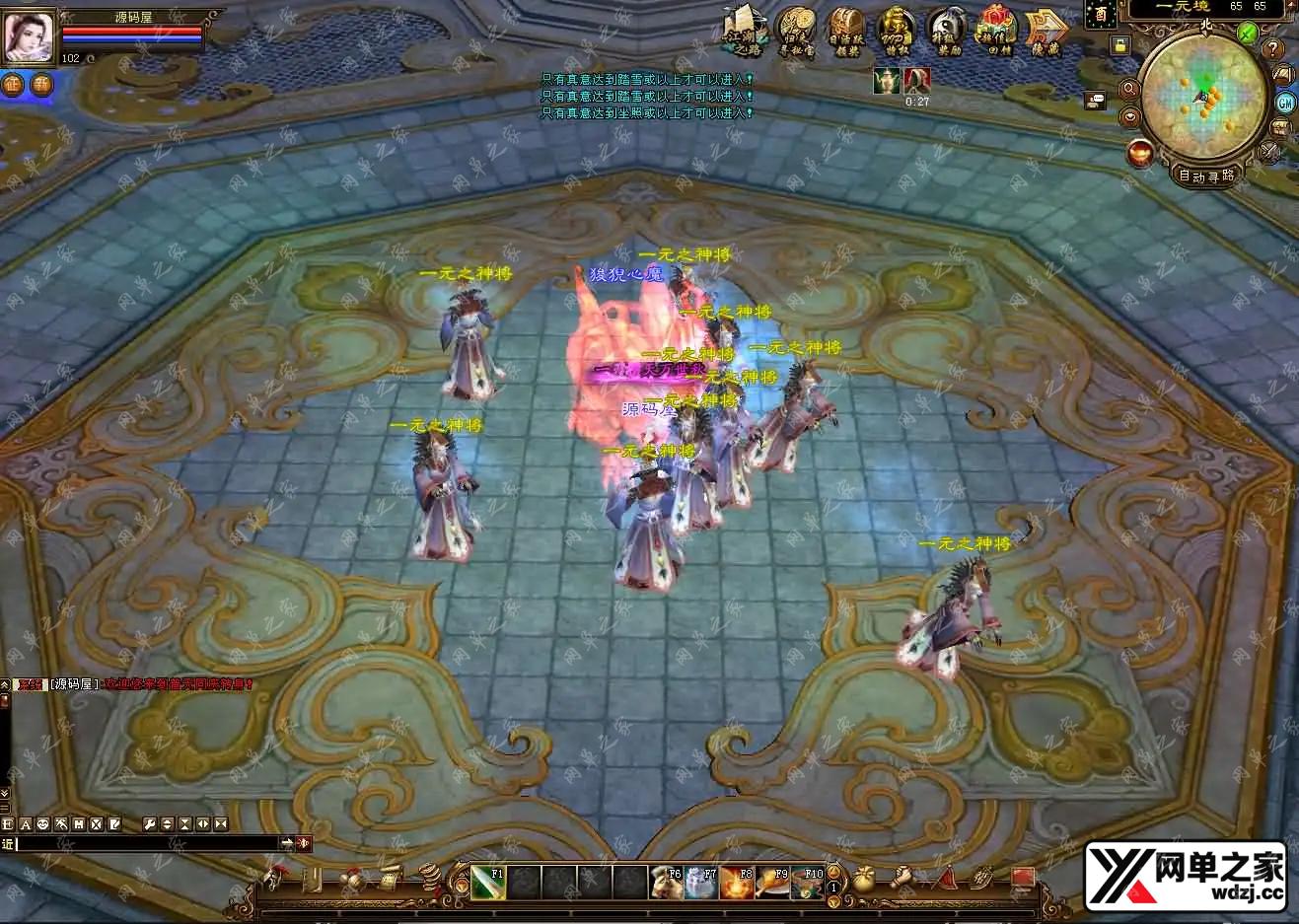Open the gold pouch bag icon
The width and height of the screenshot is (1299, 924).
[864, 878]
